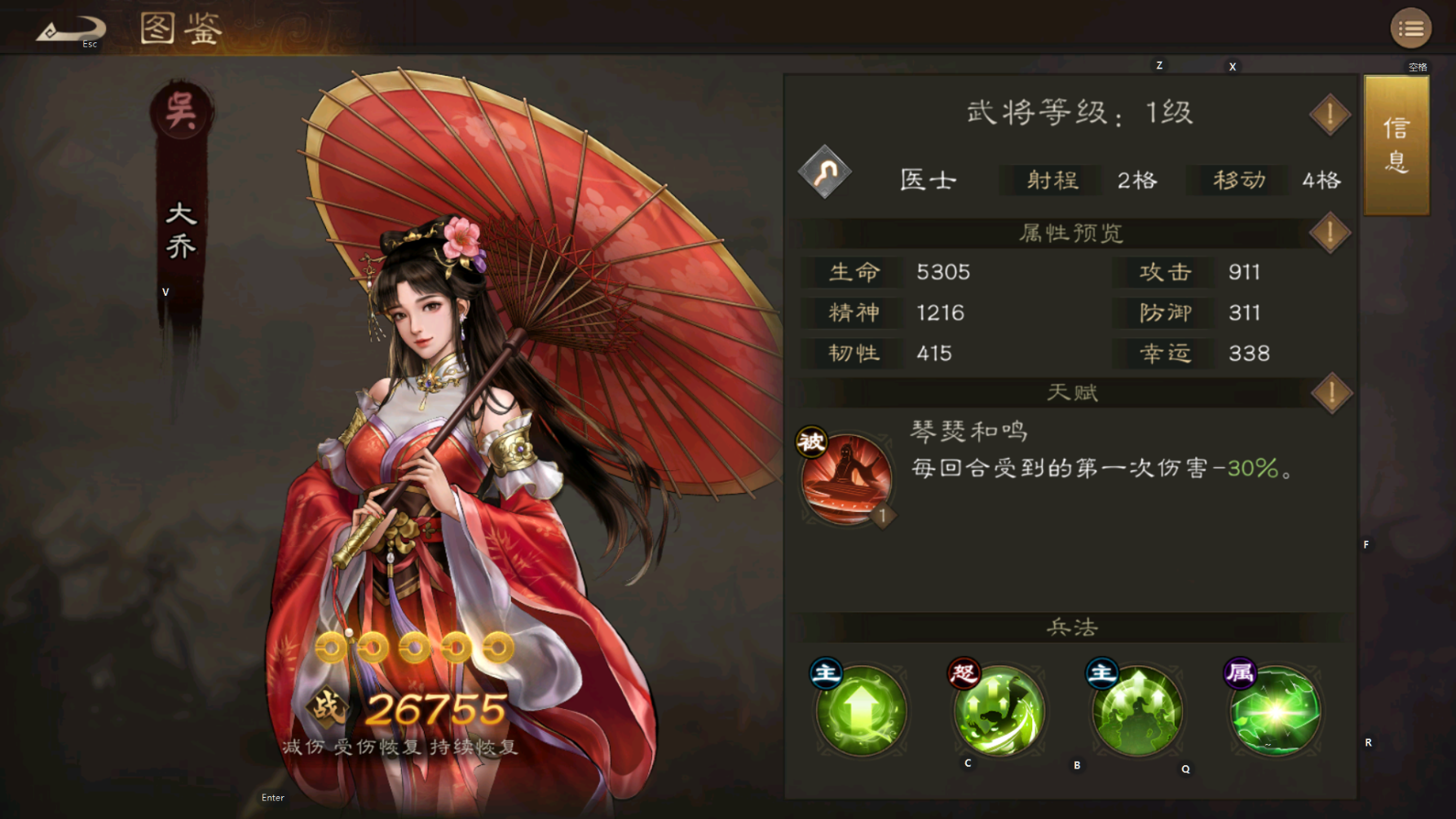
Task: Click the 属 attribute tactic gem icon
Action: [1275, 711]
